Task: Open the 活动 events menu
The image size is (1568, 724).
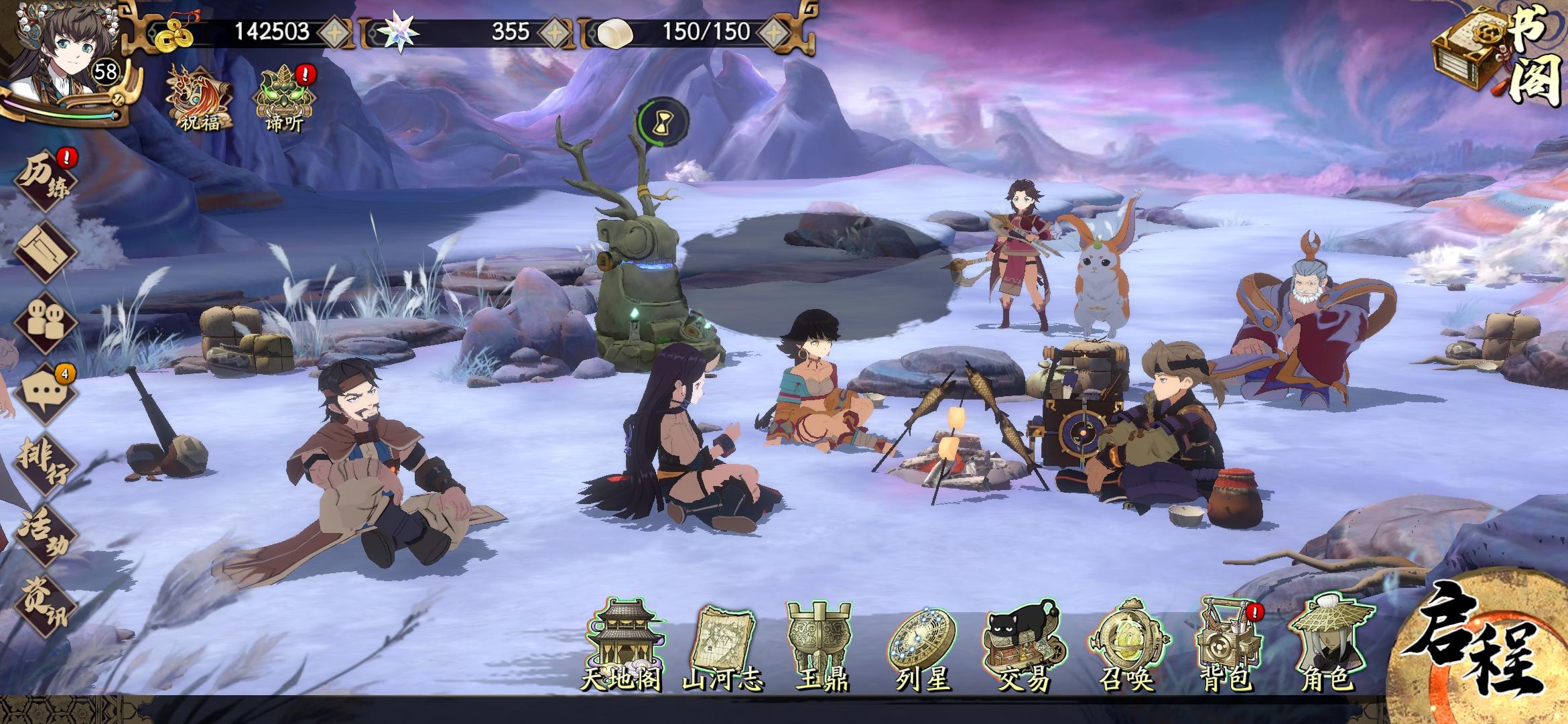Action: [x=46, y=536]
